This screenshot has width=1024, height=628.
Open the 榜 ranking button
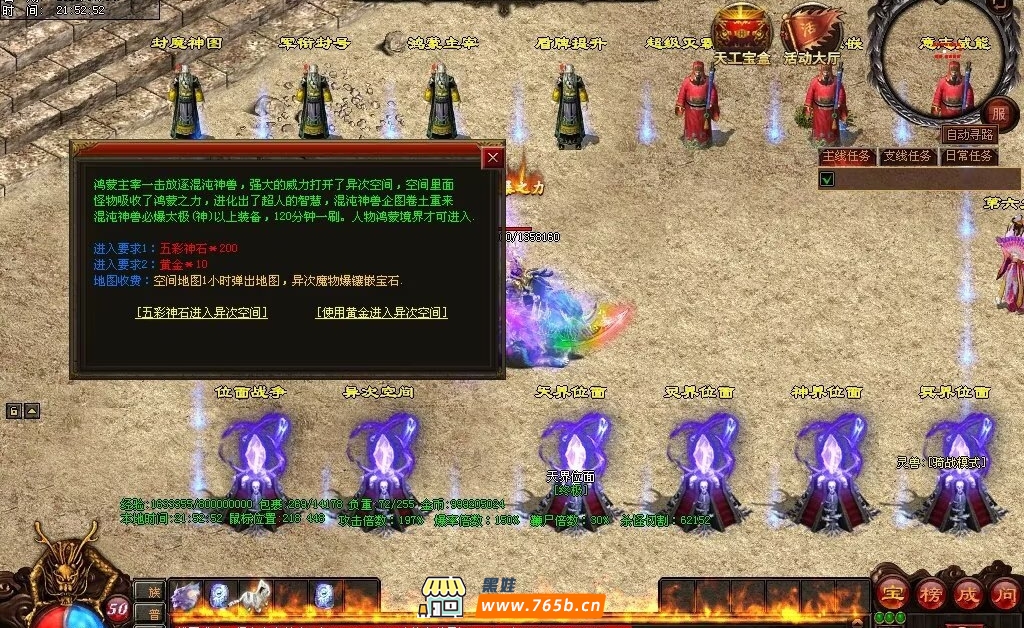pyautogui.click(x=930, y=593)
